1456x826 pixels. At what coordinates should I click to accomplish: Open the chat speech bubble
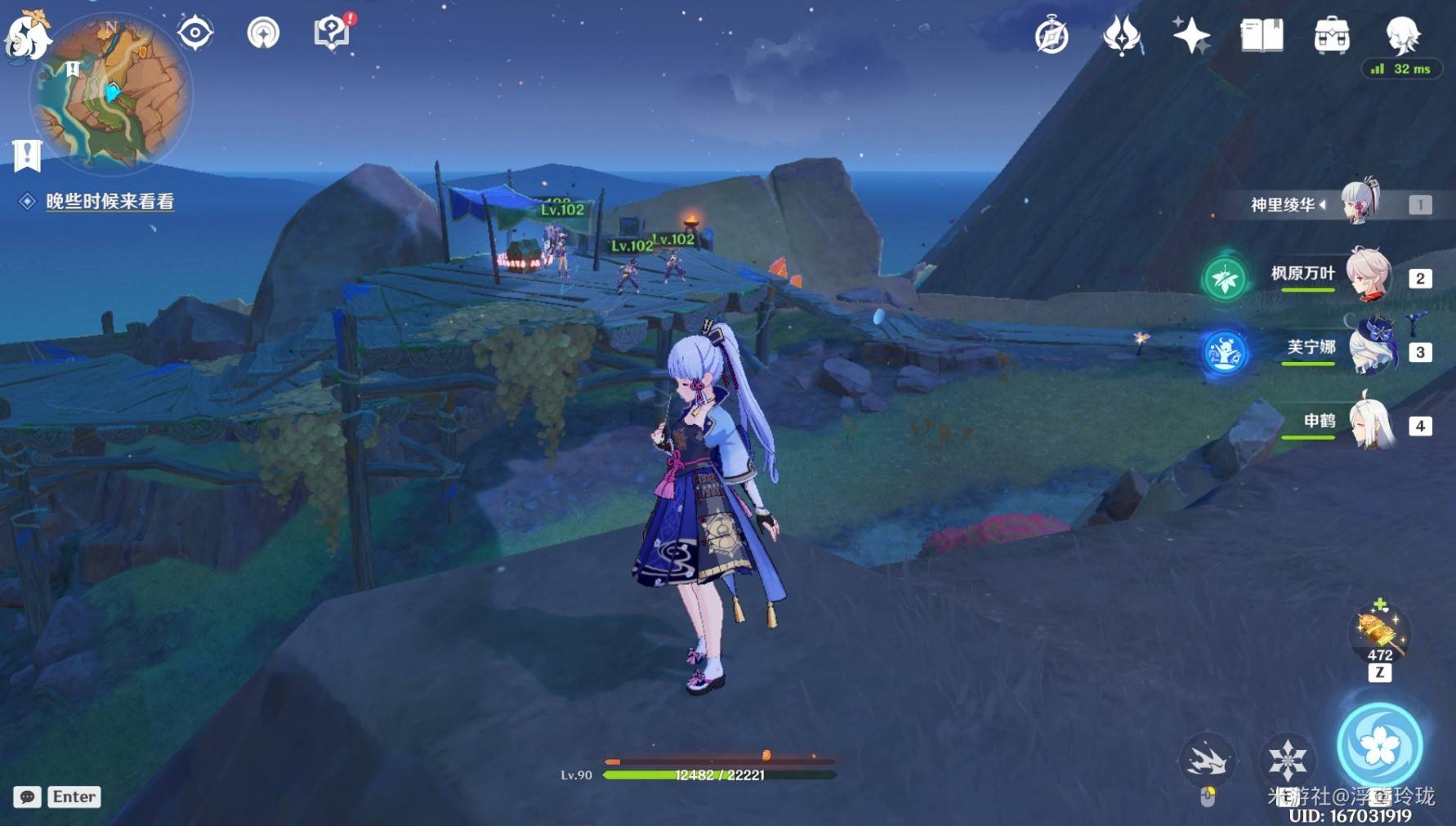(x=27, y=797)
